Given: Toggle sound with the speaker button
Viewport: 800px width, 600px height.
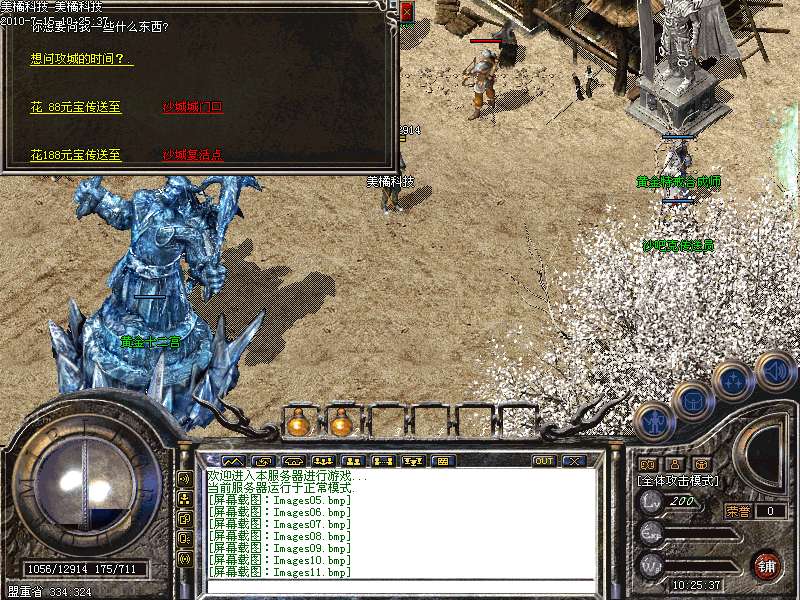Looking at the screenshot, I should (773, 370).
